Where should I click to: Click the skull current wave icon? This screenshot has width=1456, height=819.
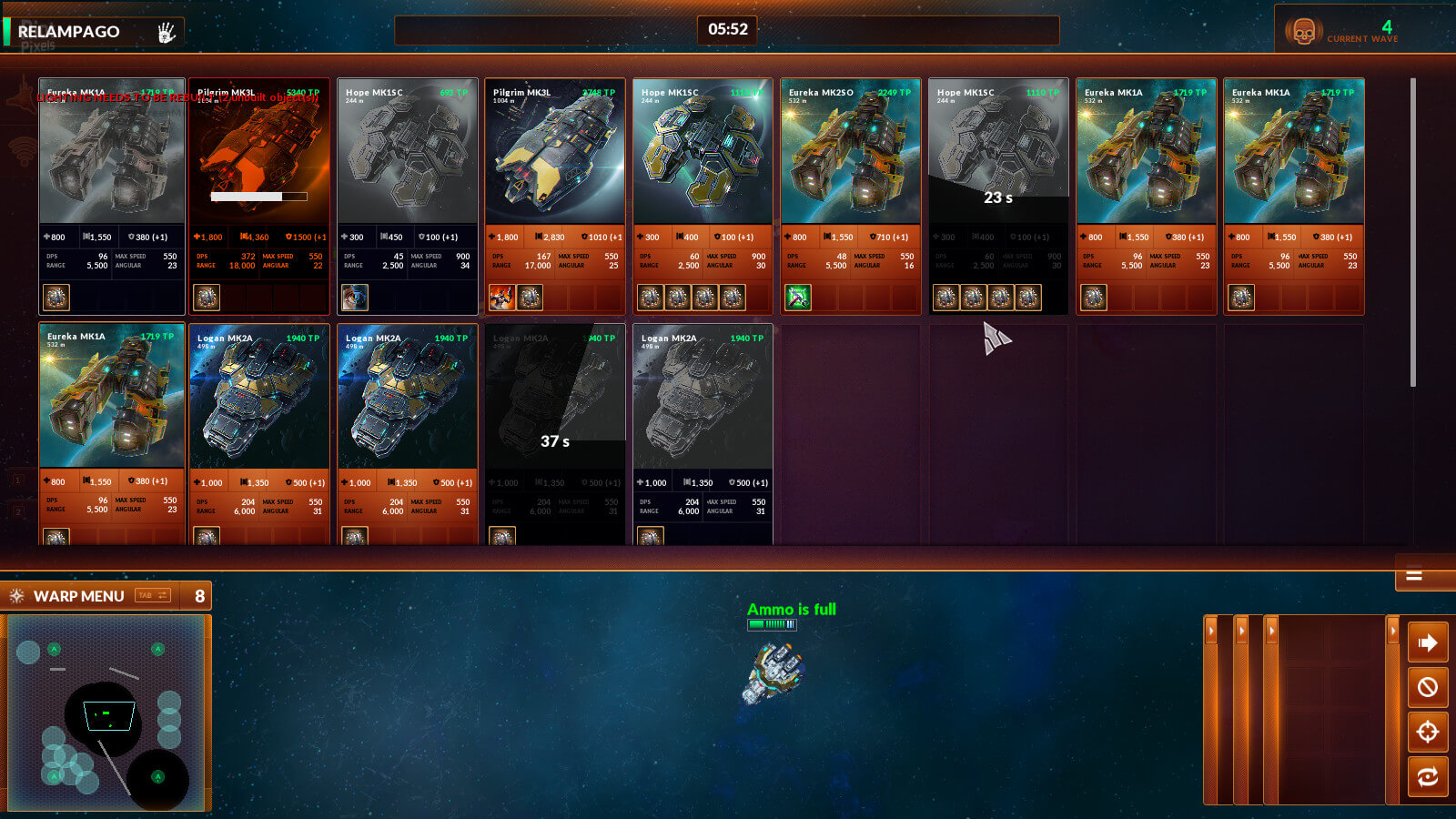pos(1303,33)
